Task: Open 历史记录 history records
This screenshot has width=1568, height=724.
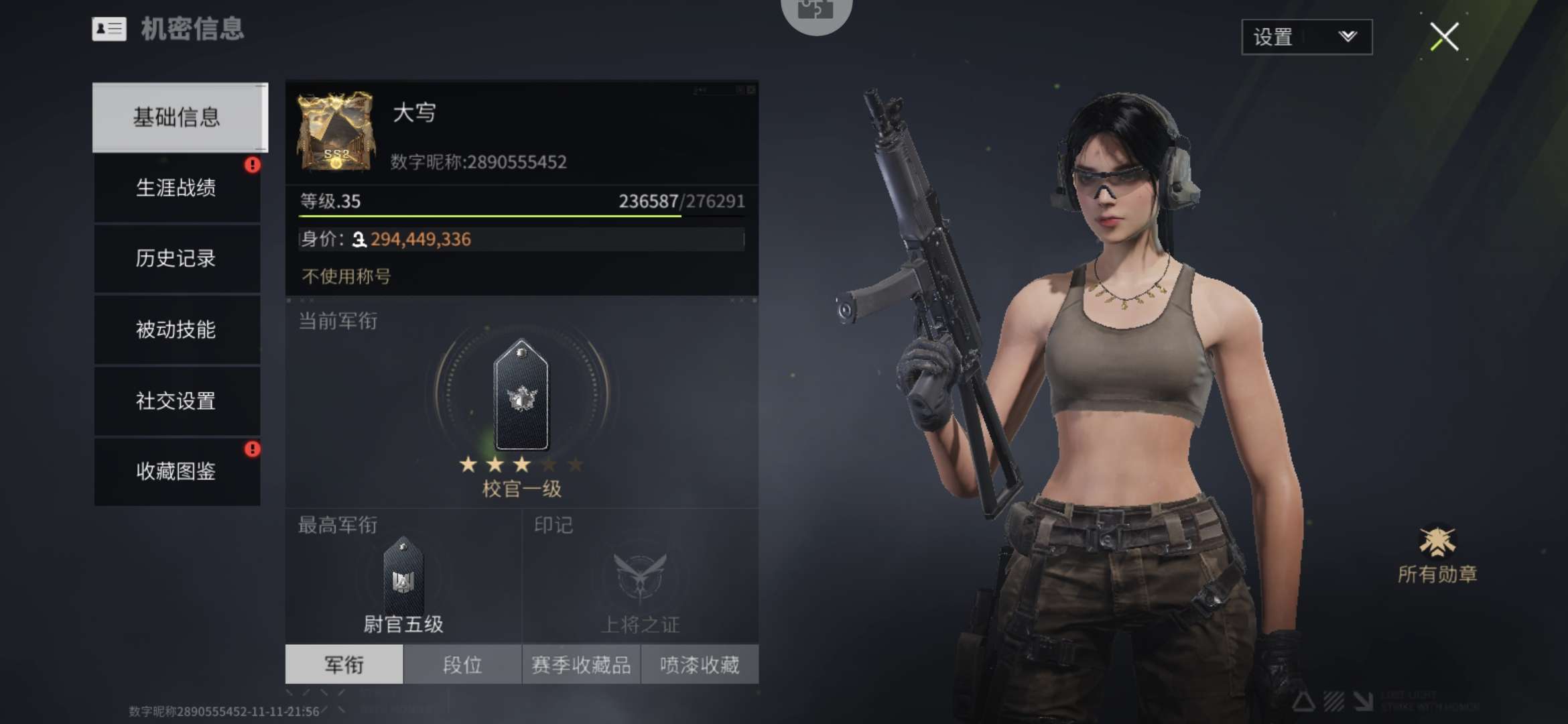Action: pyautogui.click(x=177, y=259)
